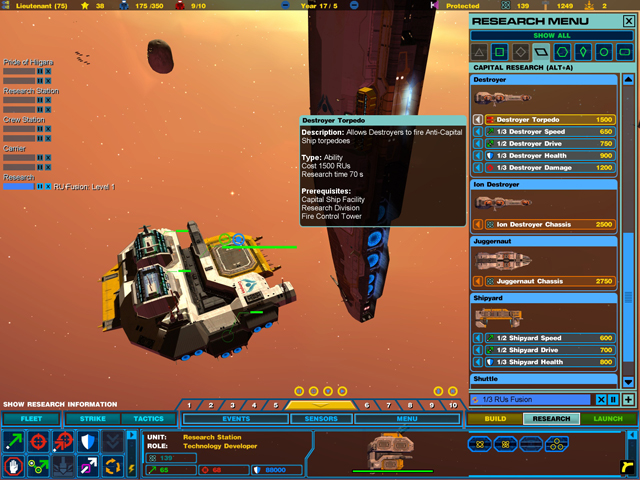The width and height of the screenshot is (640, 480).
Task: Select the Destroyer Speed upgrade
Action: pyautogui.click(x=553, y=131)
